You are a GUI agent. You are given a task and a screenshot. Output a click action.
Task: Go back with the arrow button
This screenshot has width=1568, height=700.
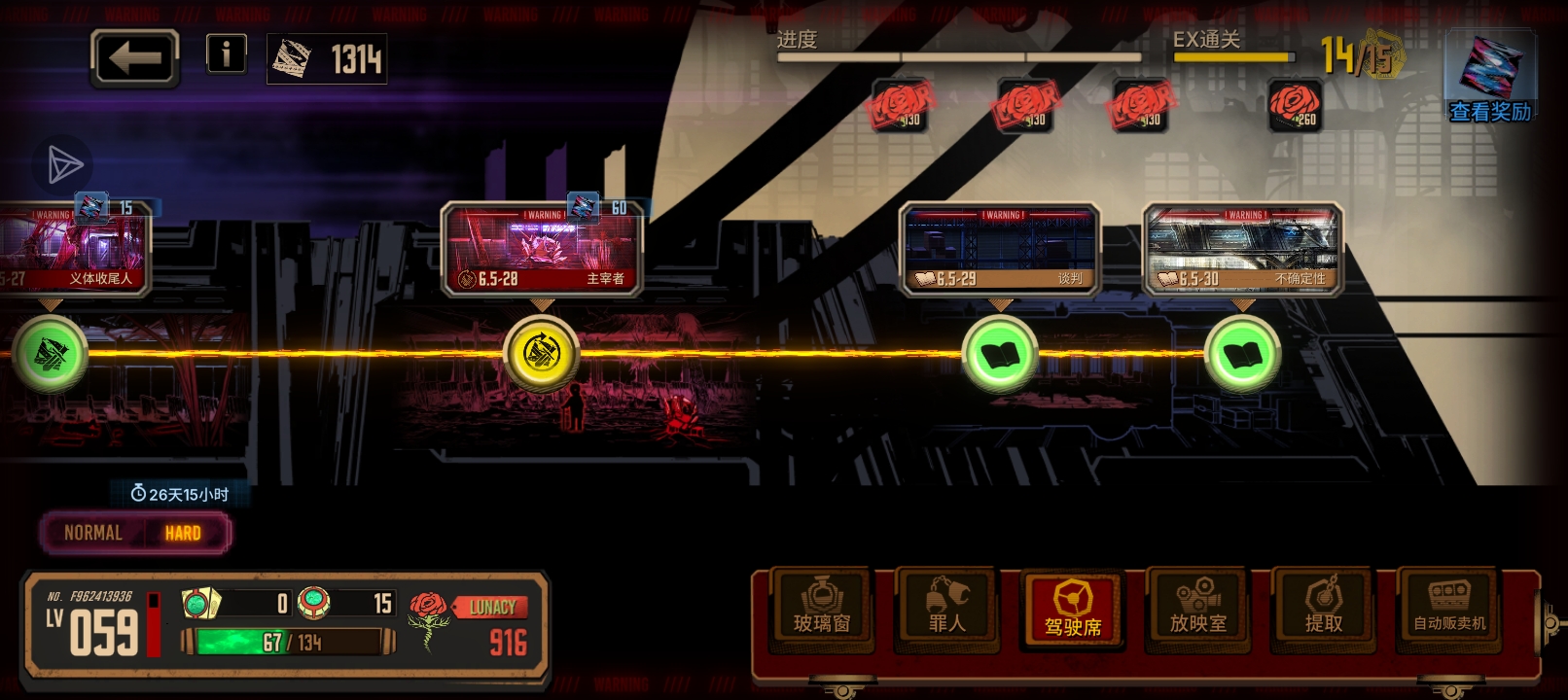click(x=135, y=58)
